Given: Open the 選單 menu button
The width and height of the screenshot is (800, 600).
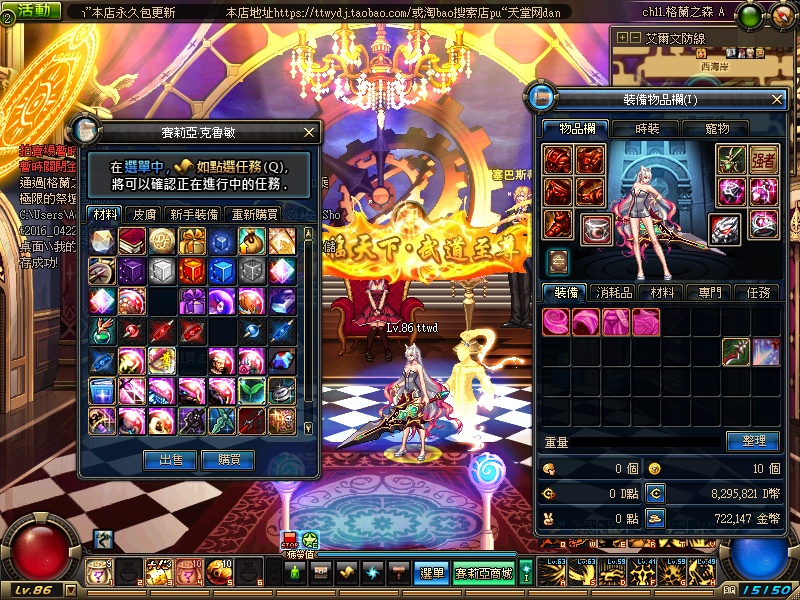Looking at the screenshot, I should point(432,573).
